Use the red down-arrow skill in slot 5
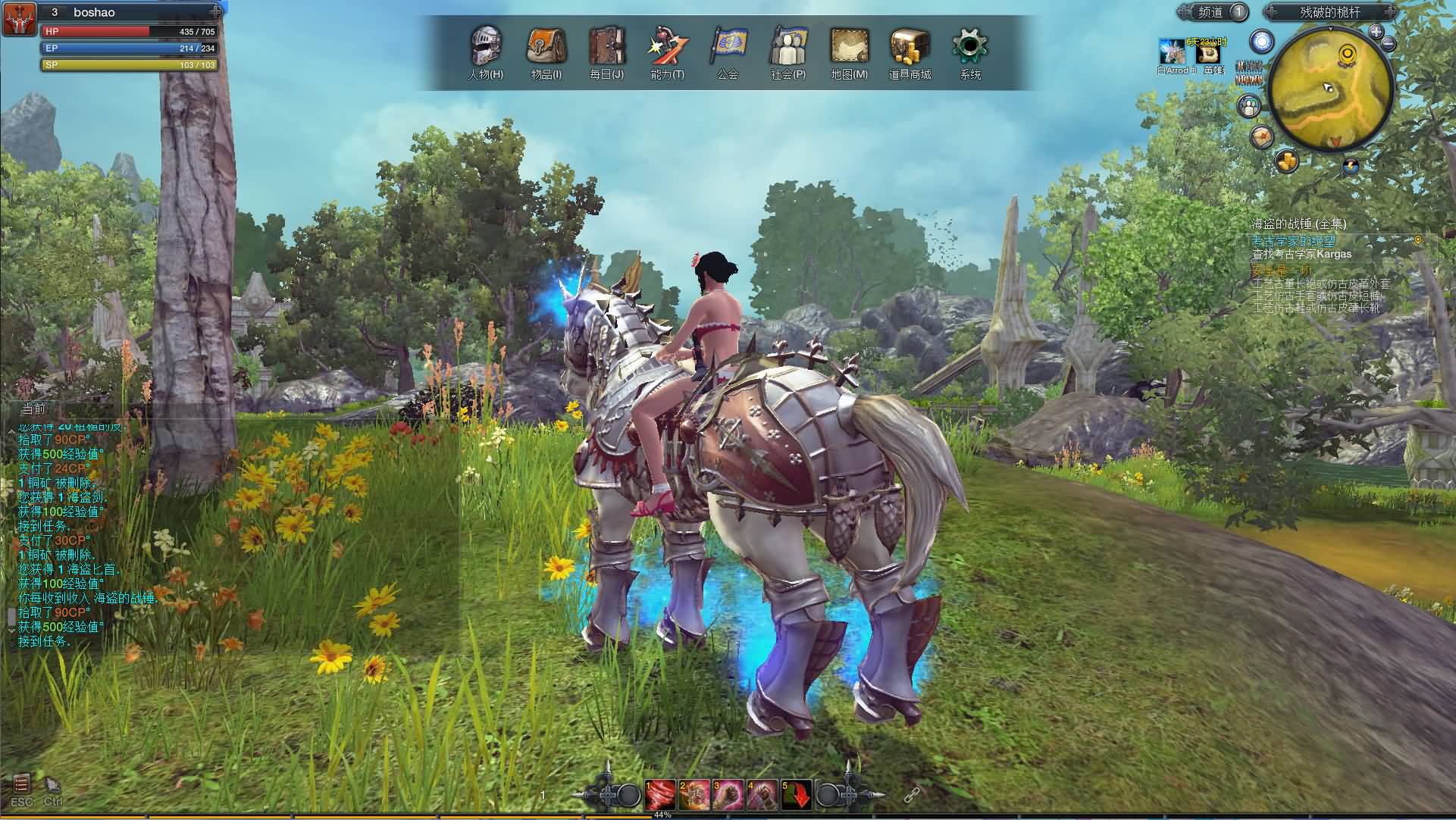The image size is (1456, 820). pos(797,794)
